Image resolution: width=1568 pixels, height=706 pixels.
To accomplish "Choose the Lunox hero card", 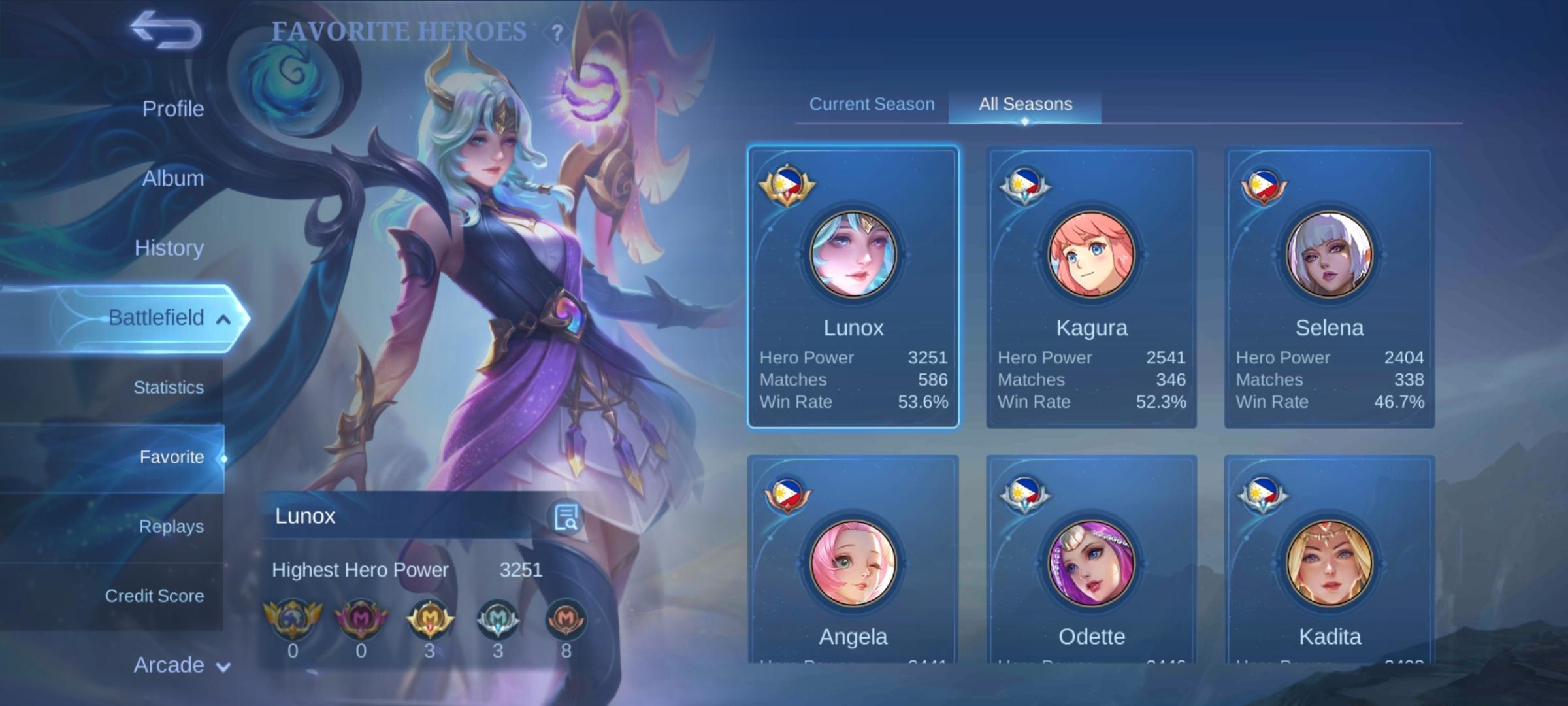I will tap(853, 288).
